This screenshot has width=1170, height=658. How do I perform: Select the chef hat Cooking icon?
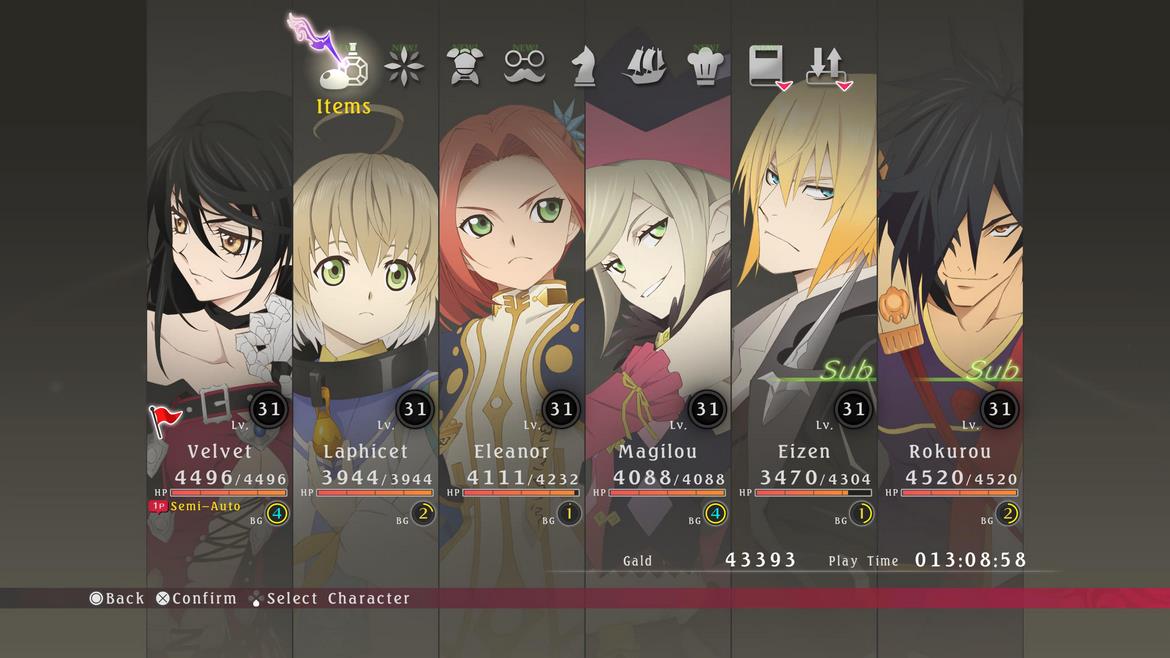(x=706, y=66)
